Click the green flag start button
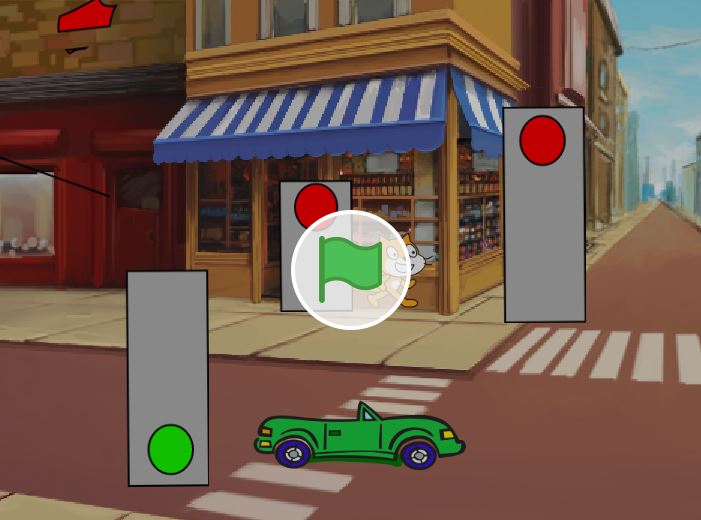 point(350,269)
